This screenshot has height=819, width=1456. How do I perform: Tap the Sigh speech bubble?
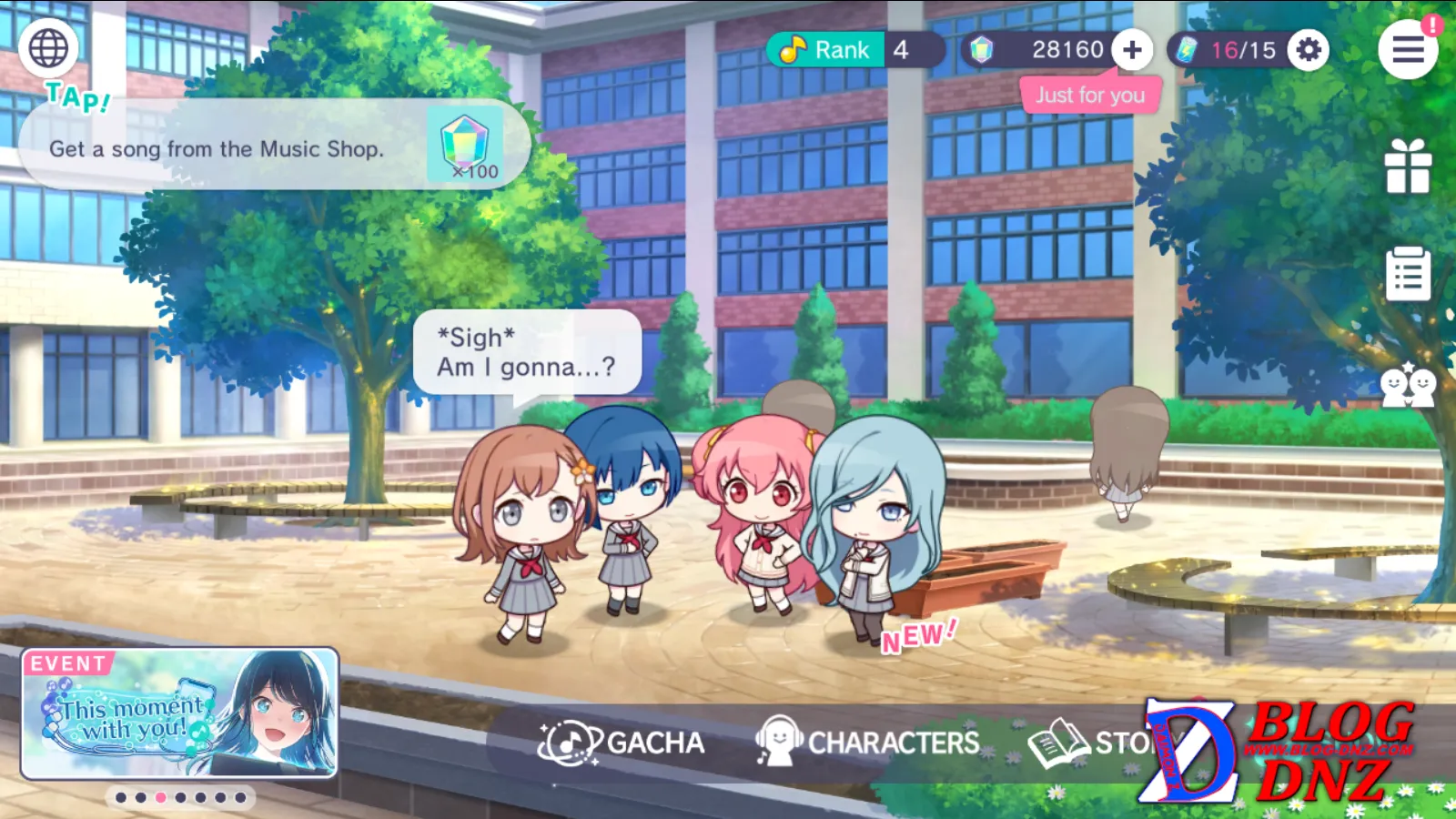527,352
